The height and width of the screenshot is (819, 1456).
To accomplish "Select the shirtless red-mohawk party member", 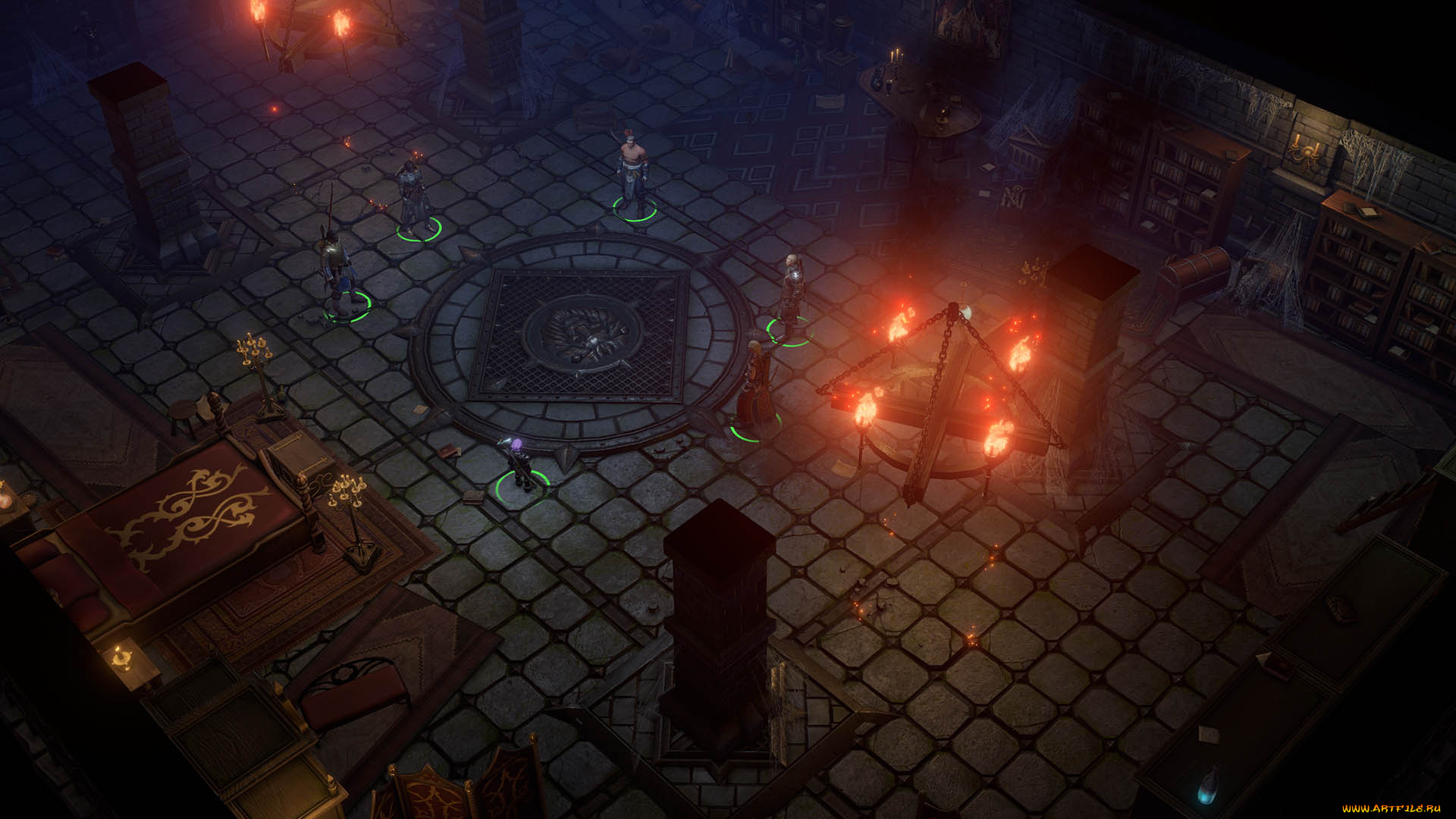I will 632,174.
